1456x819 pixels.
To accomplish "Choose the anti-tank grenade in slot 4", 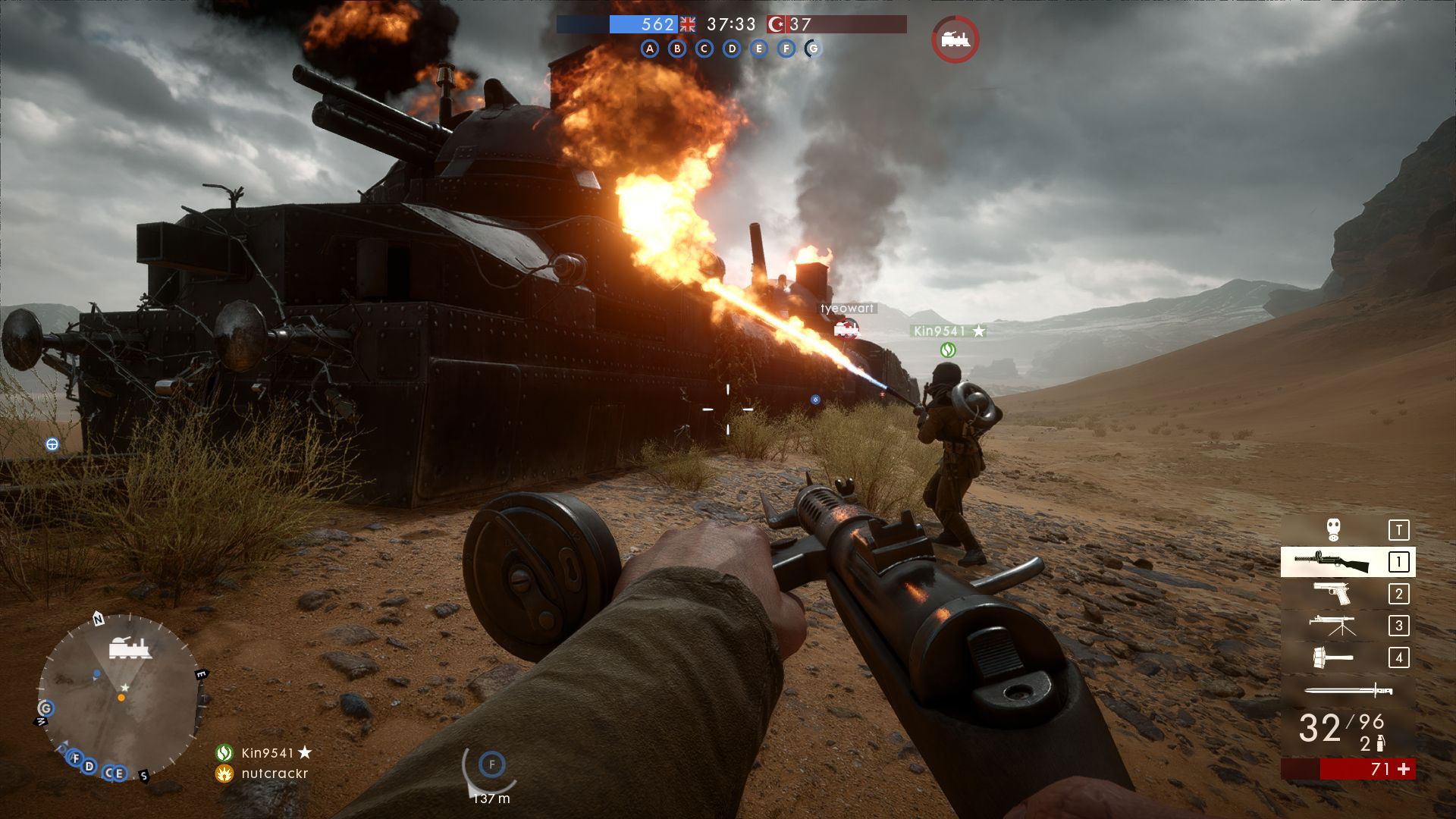I will pos(1332,657).
